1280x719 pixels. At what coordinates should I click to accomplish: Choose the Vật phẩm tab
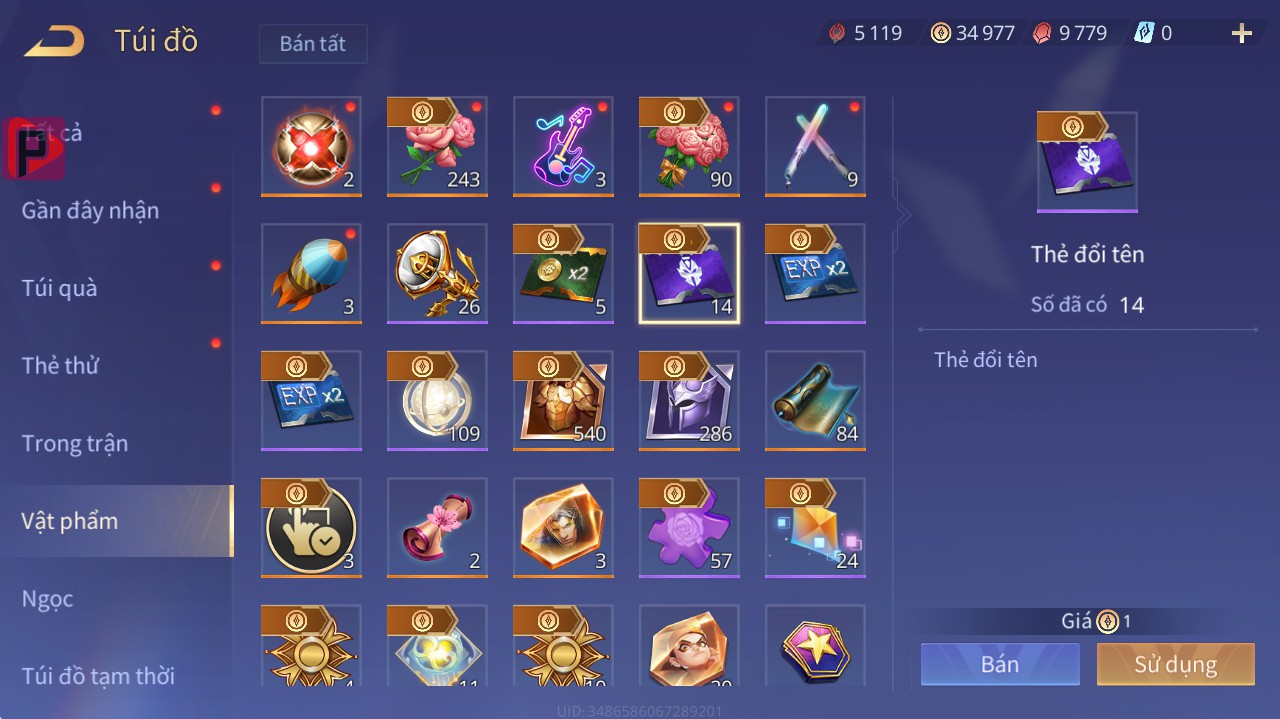point(70,521)
